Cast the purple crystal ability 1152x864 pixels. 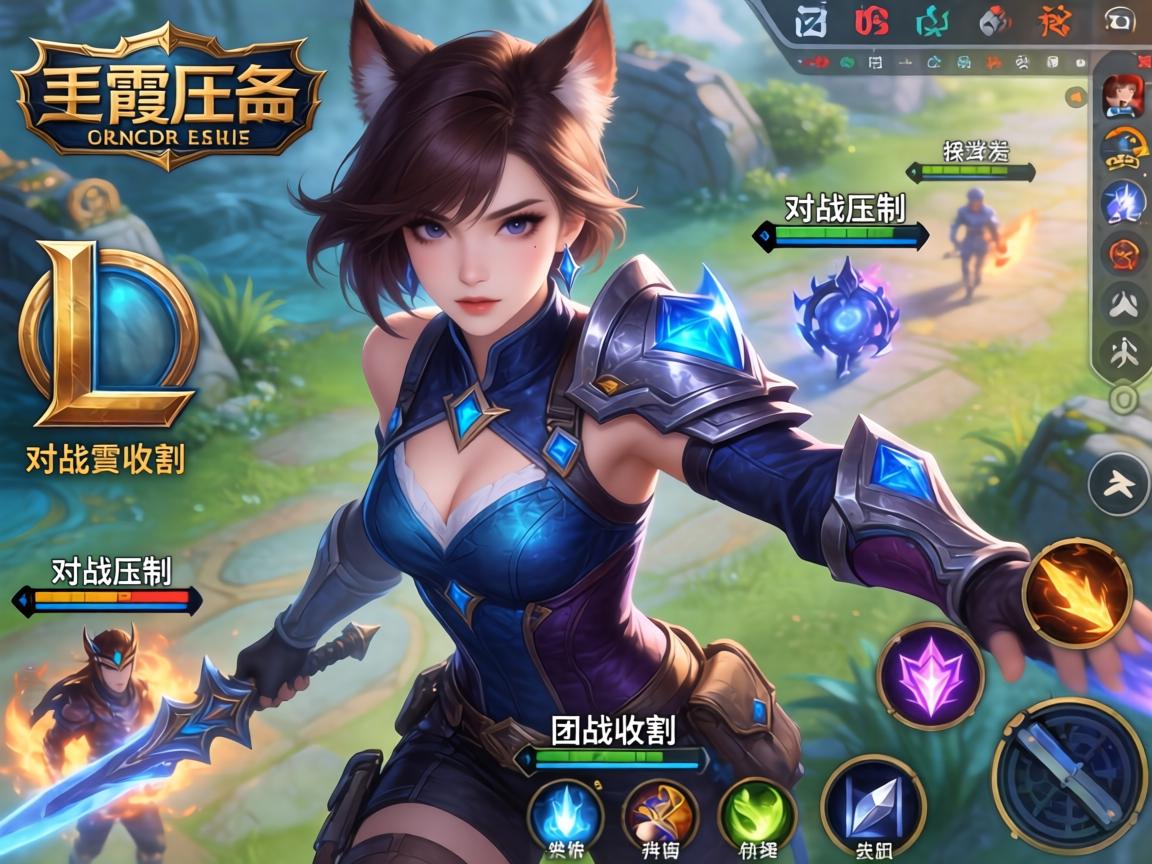(x=930, y=675)
